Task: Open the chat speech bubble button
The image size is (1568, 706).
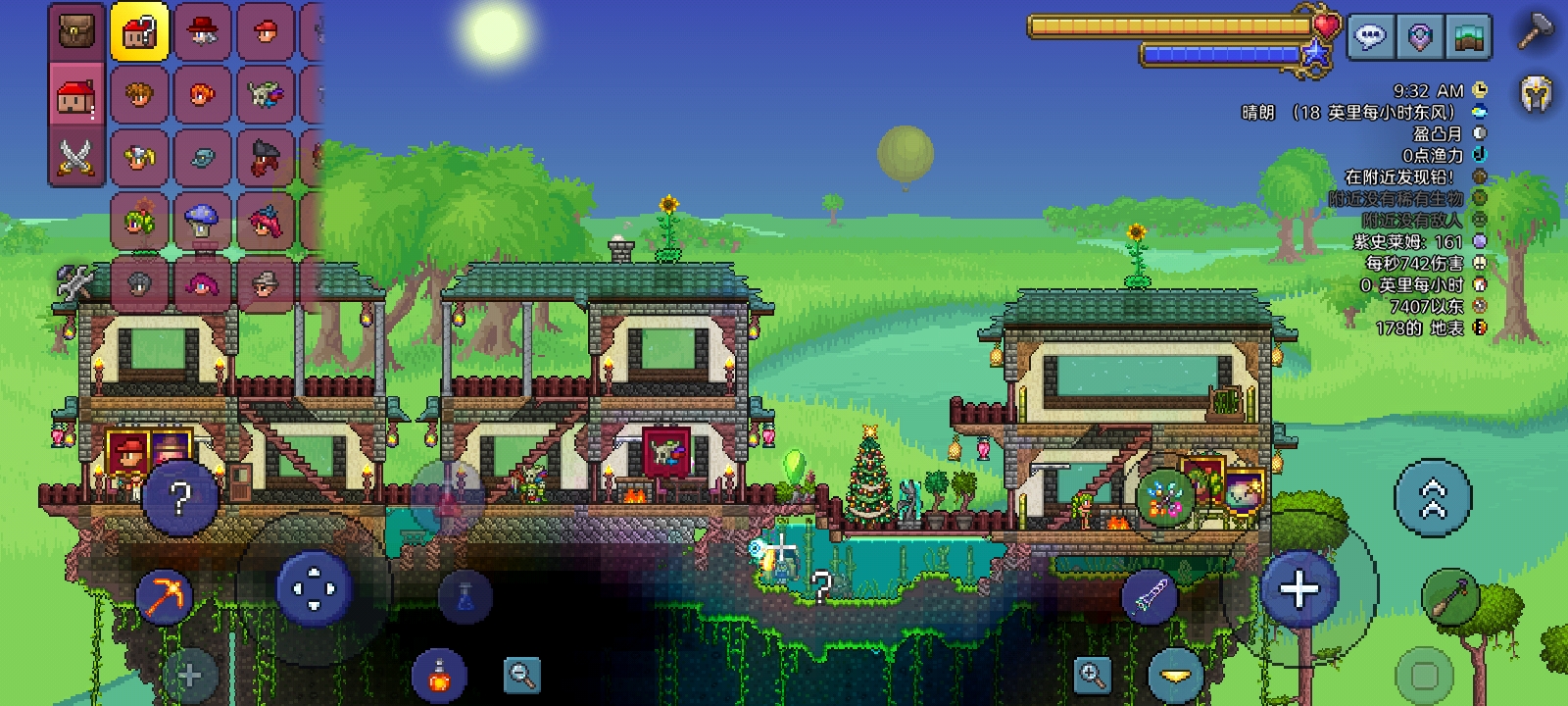Action: (x=1369, y=38)
